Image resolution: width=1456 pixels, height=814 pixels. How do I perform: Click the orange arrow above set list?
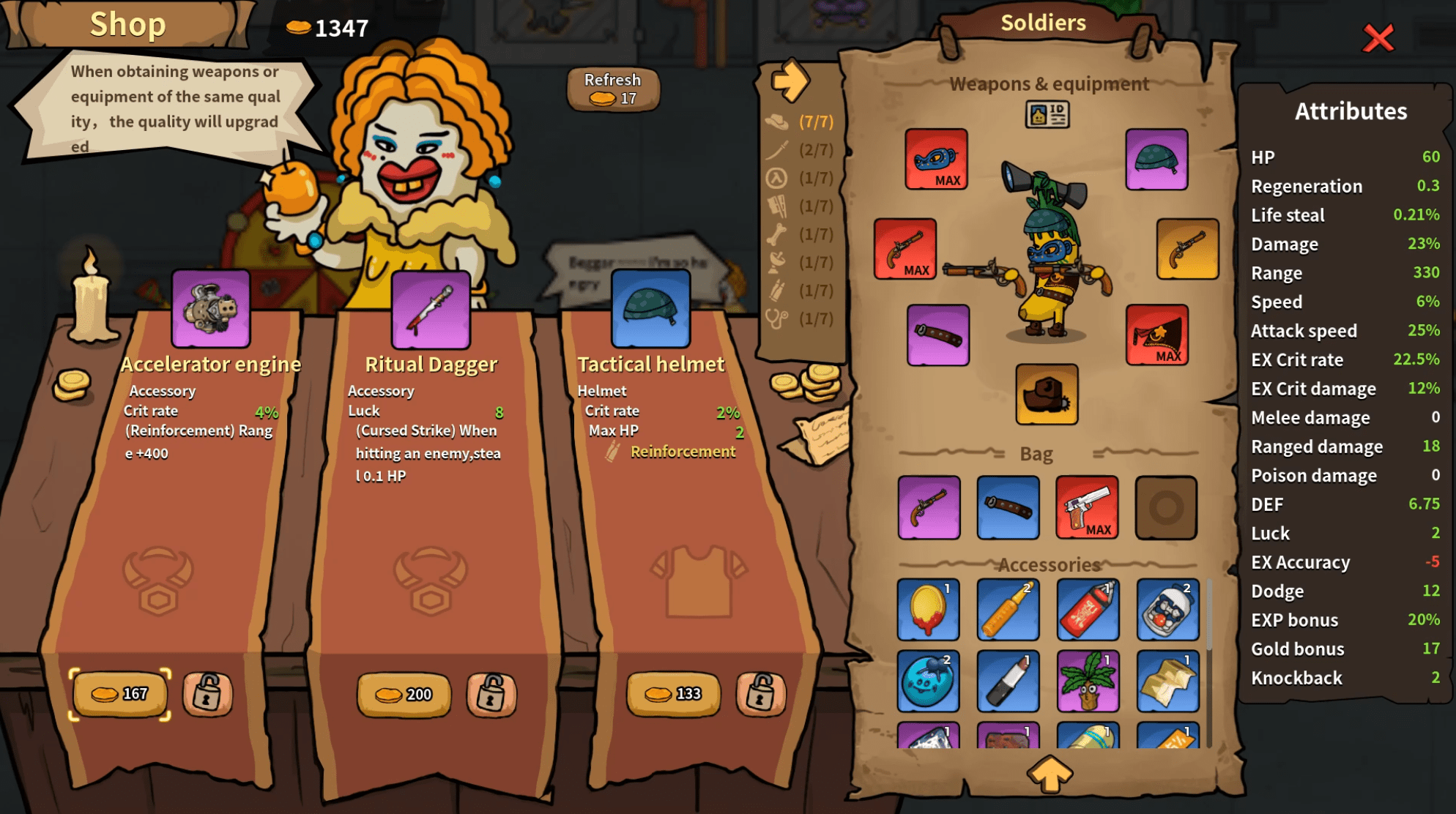pyautogui.click(x=790, y=81)
